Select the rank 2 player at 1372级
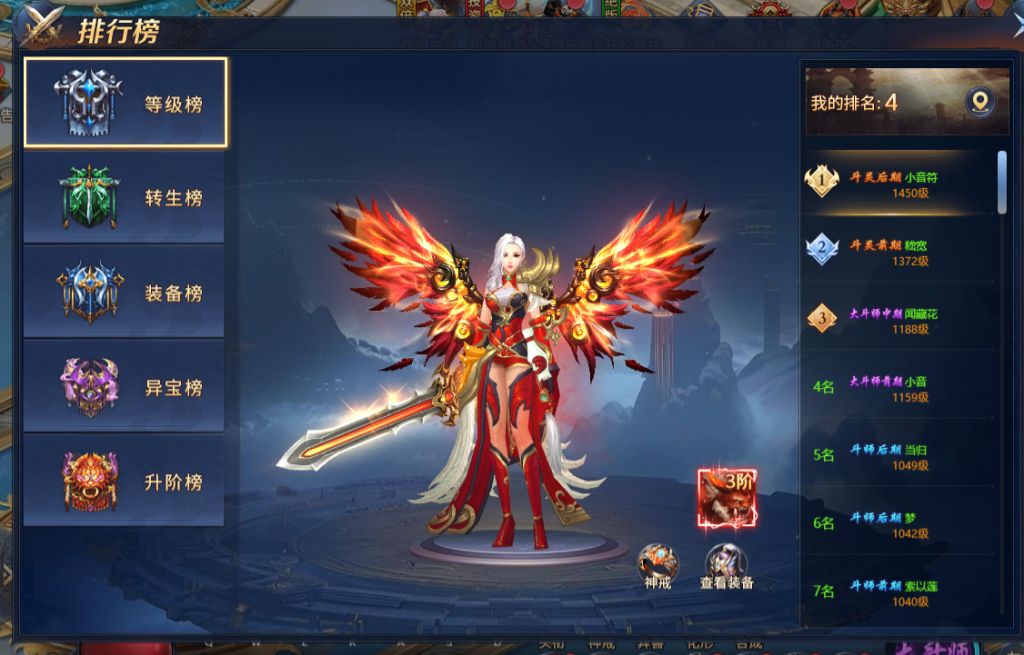Viewport: 1024px width, 655px height. tap(895, 252)
